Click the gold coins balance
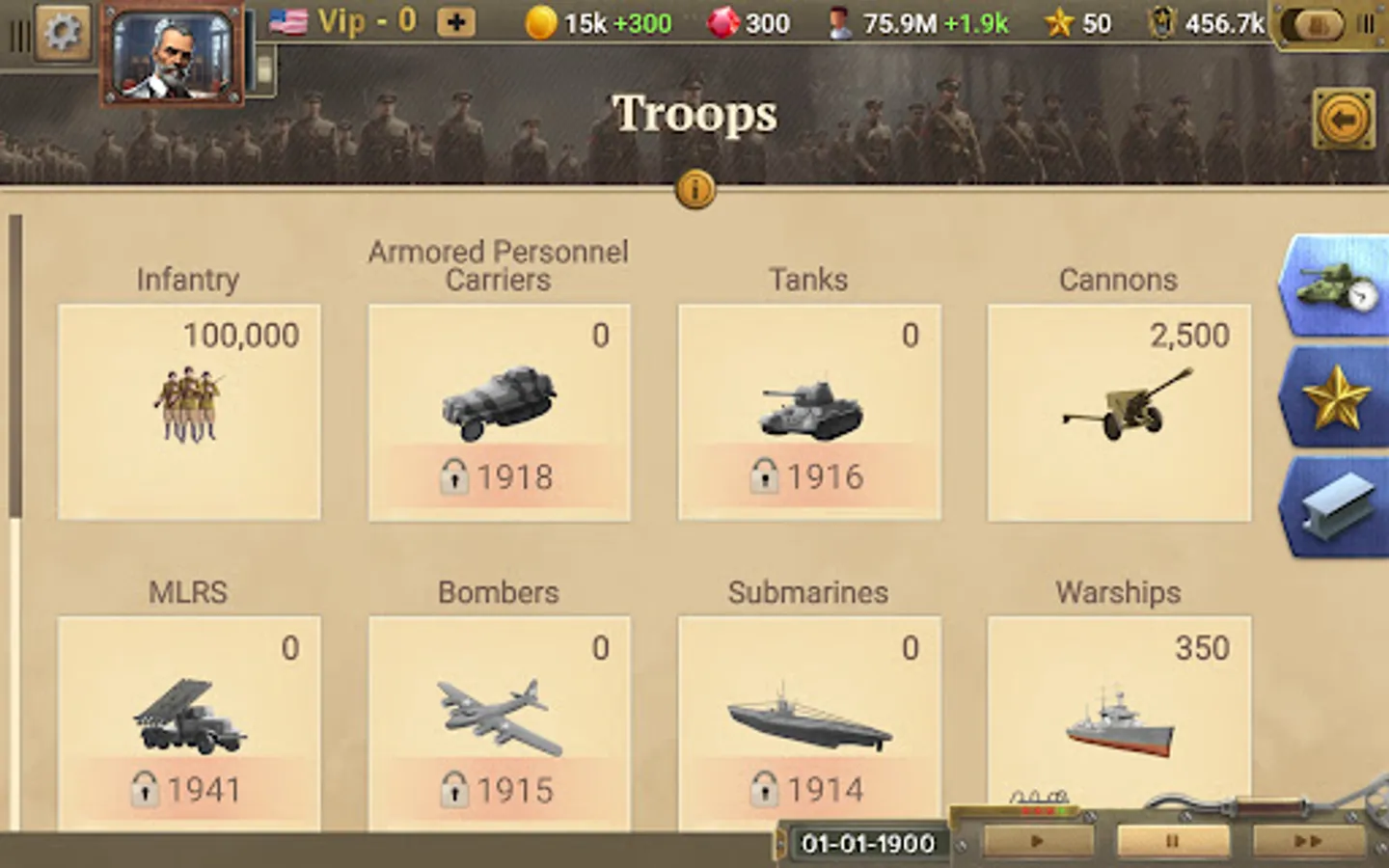 [x=574, y=22]
